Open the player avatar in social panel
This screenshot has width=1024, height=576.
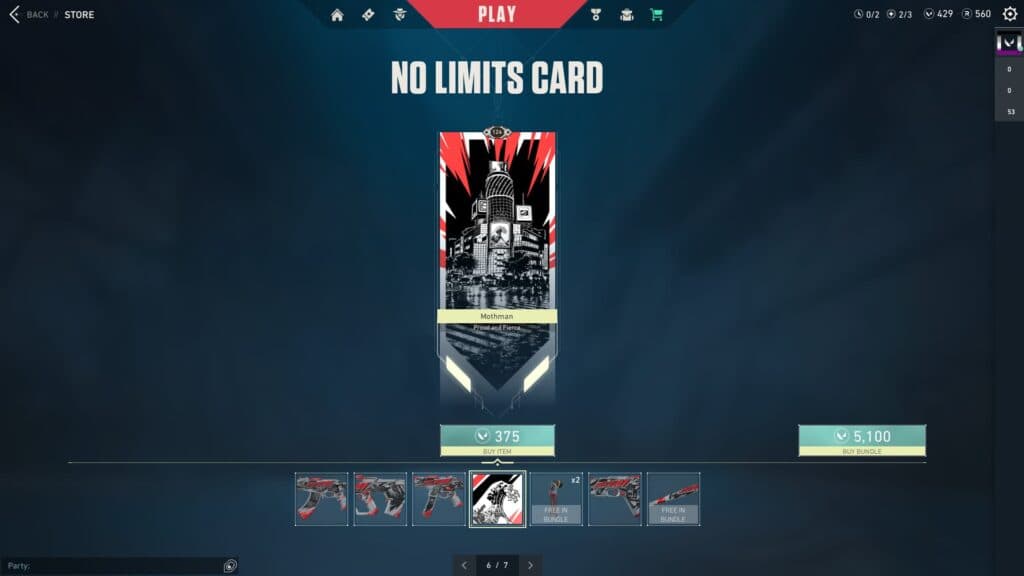(1008, 44)
